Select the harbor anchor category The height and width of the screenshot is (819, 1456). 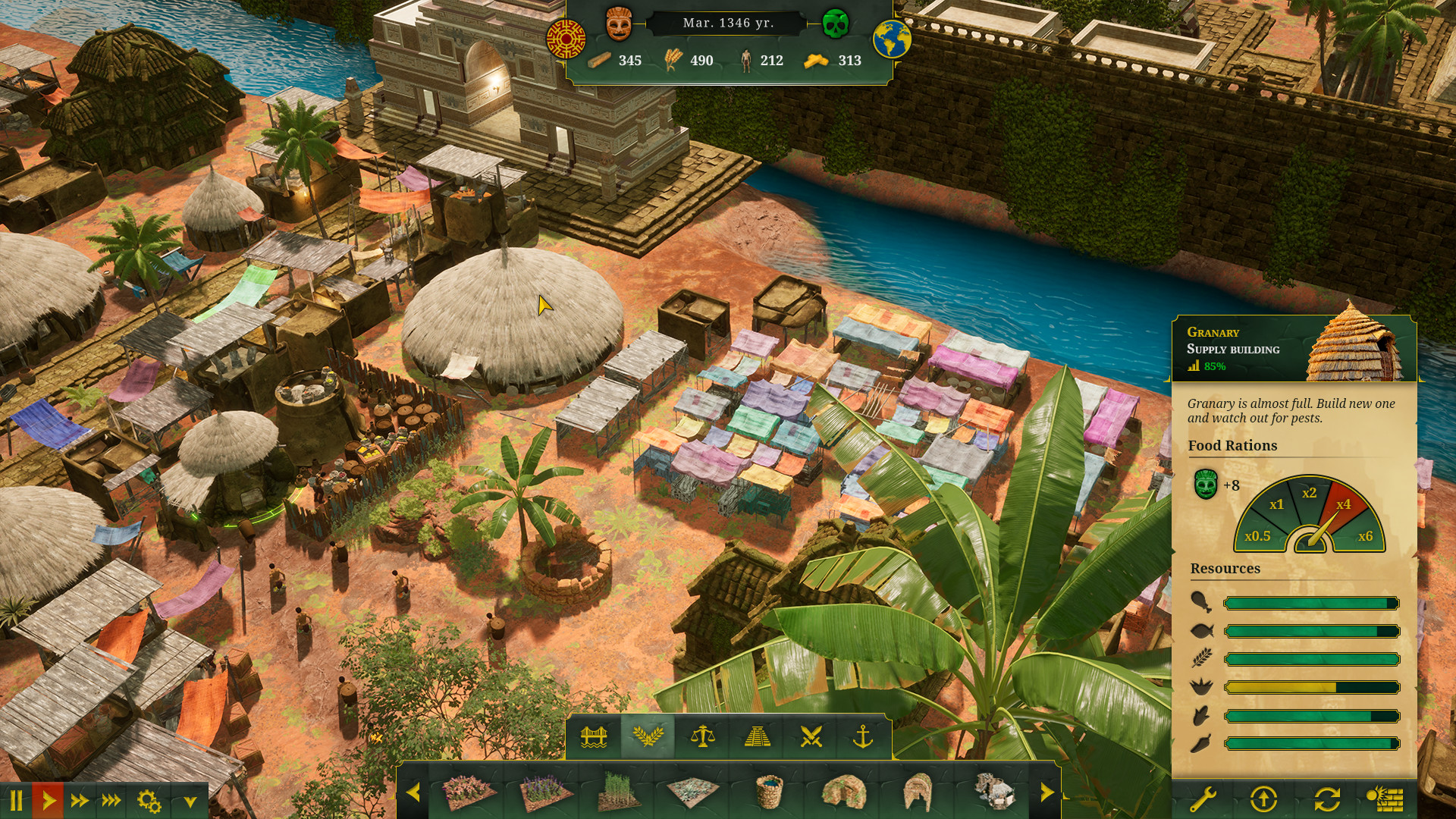(x=863, y=737)
